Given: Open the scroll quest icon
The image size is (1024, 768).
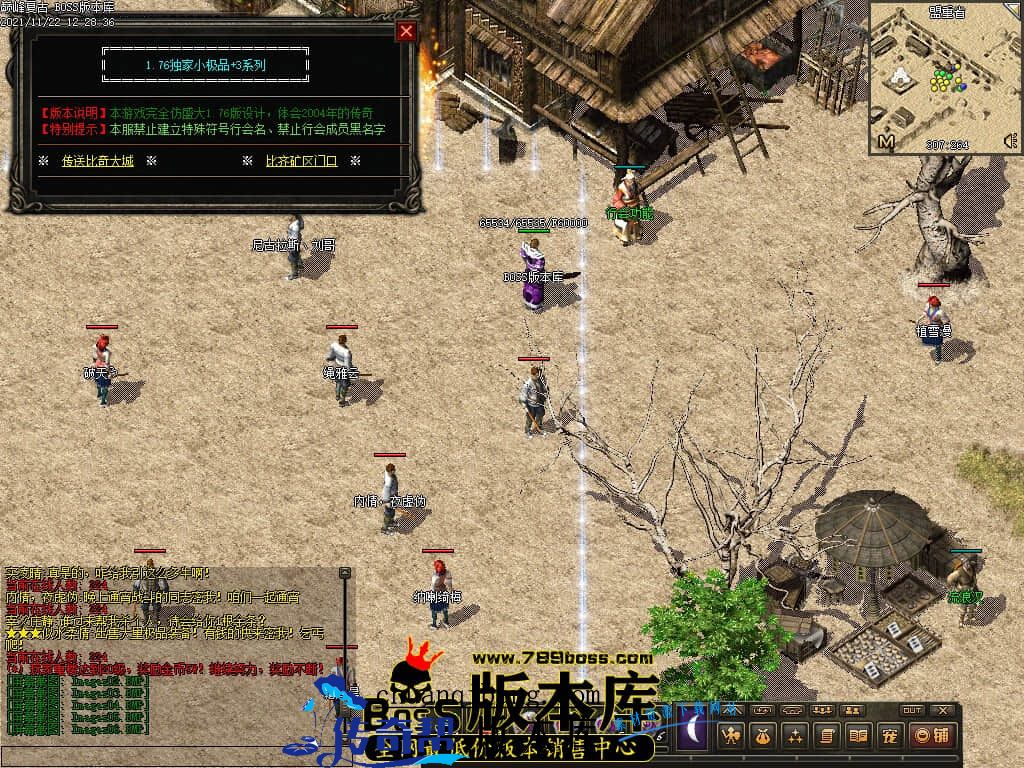Looking at the screenshot, I should [826, 737].
